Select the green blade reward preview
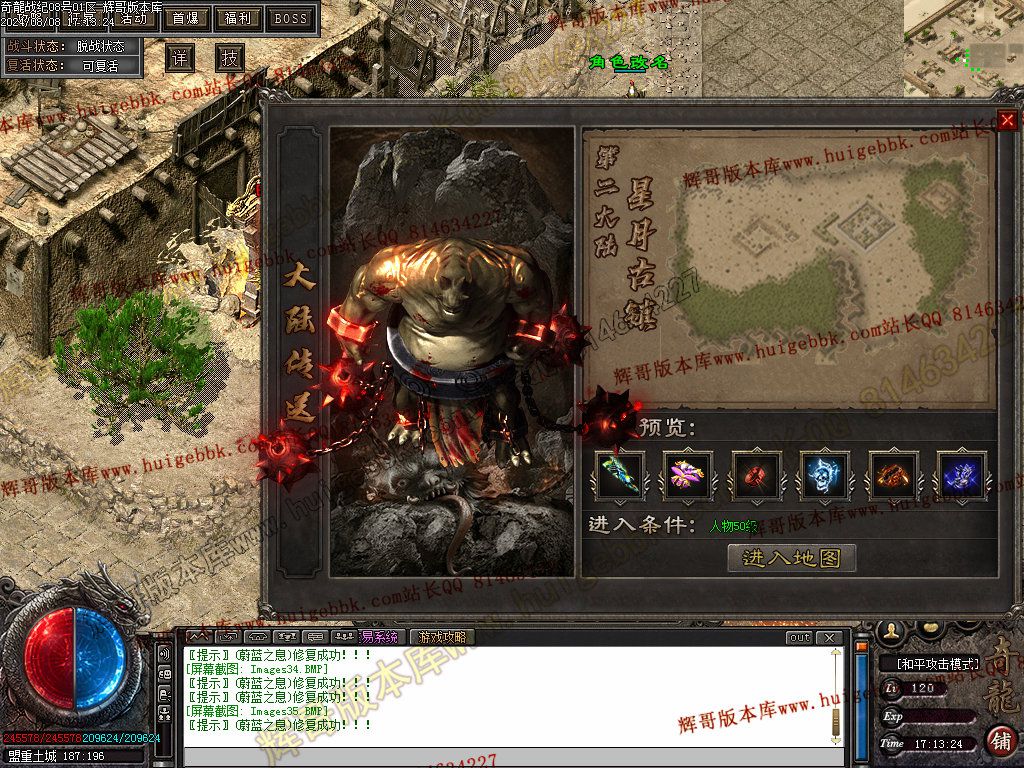1024x768 pixels. click(x=620, y=475)
